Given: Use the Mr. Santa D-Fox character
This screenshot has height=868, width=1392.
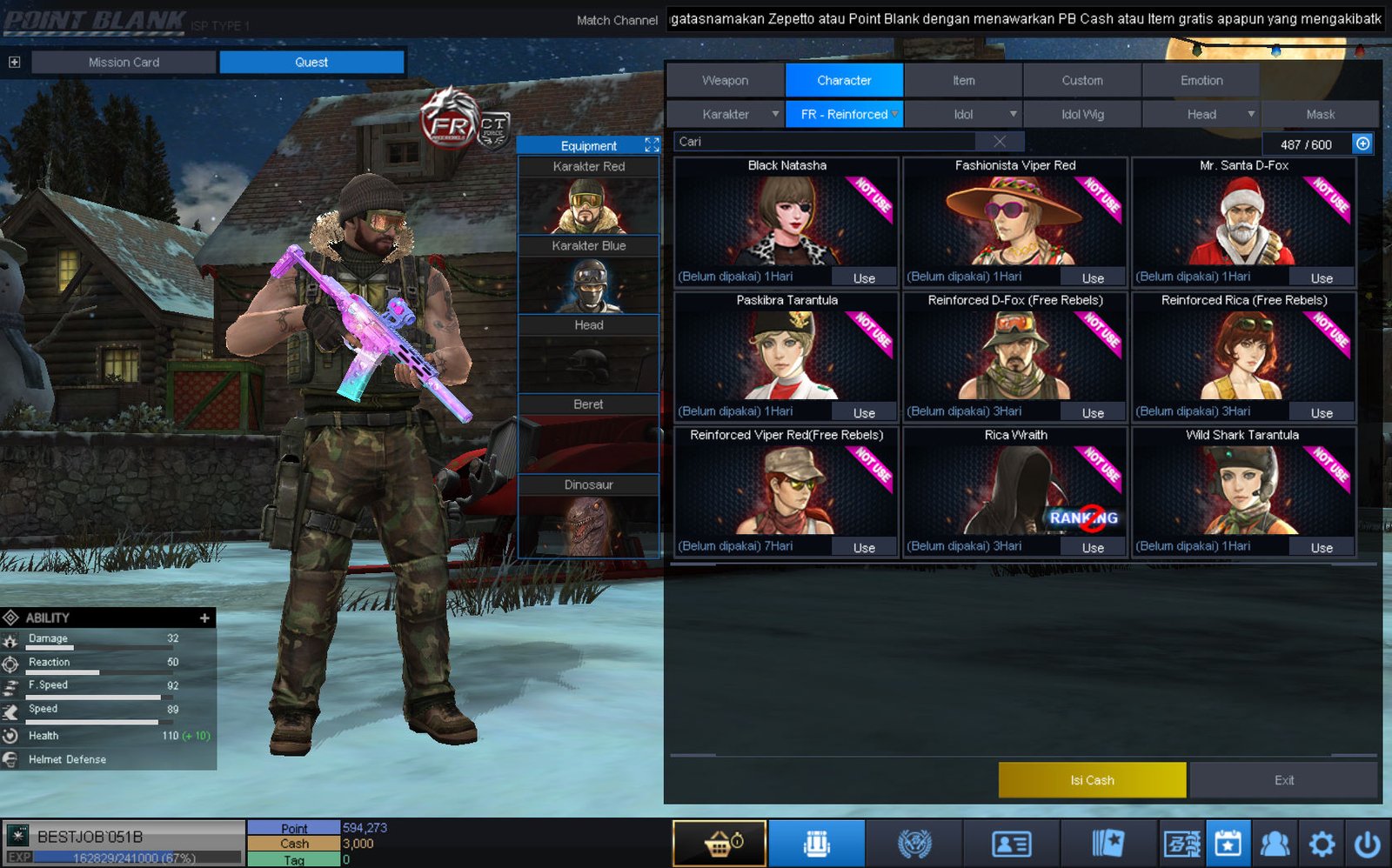Looking at the screenshot, I should 1322,278.
